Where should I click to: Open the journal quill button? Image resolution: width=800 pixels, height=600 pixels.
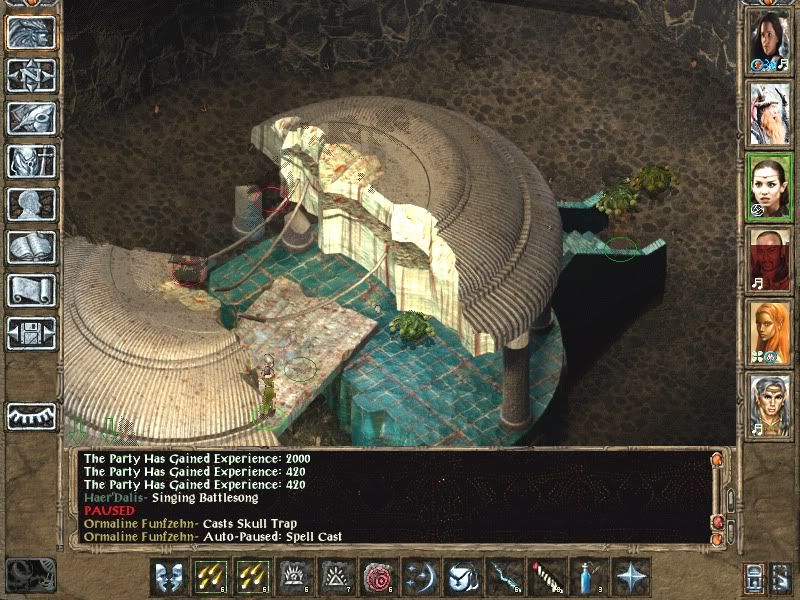pos(31,118)
